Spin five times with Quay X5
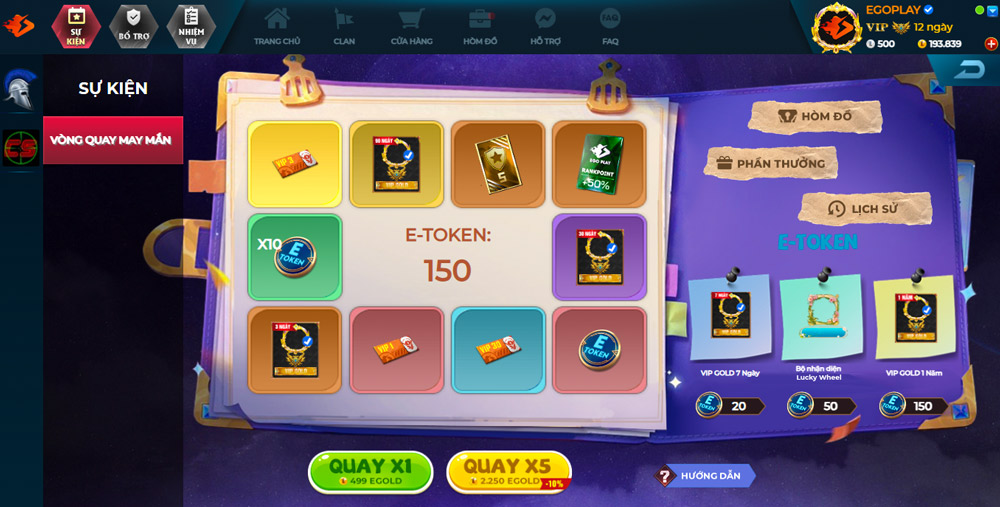This screenshot has height=507, width=1000. pyautogui.click(x=508, y=471)
